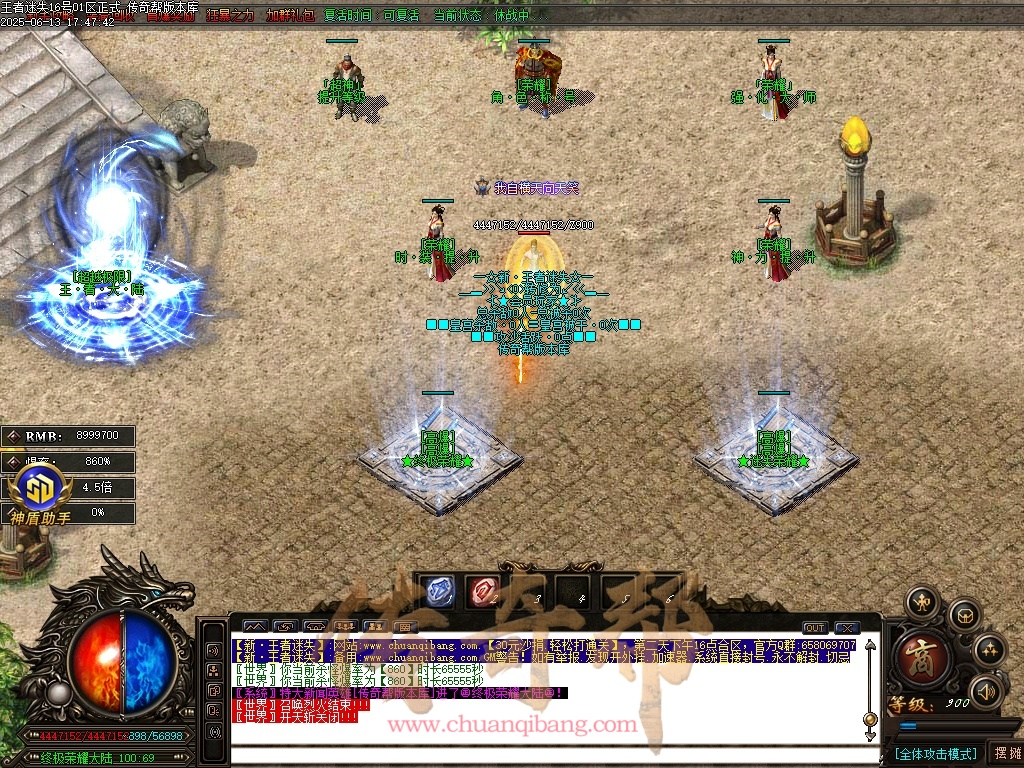Toggle the sound speaker button
1024x768 pixels.
(x=986, y=691)
